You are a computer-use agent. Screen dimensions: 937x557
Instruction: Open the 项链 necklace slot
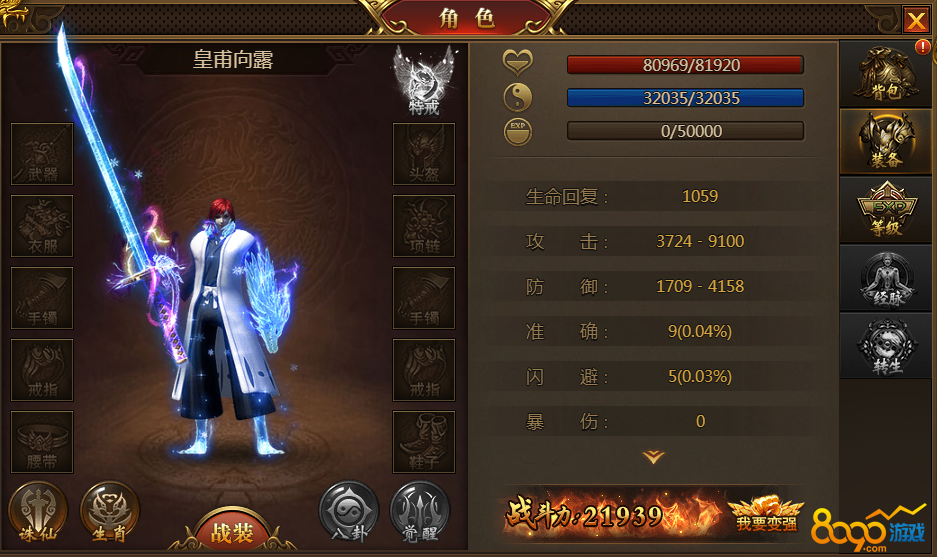click(424, 226)
